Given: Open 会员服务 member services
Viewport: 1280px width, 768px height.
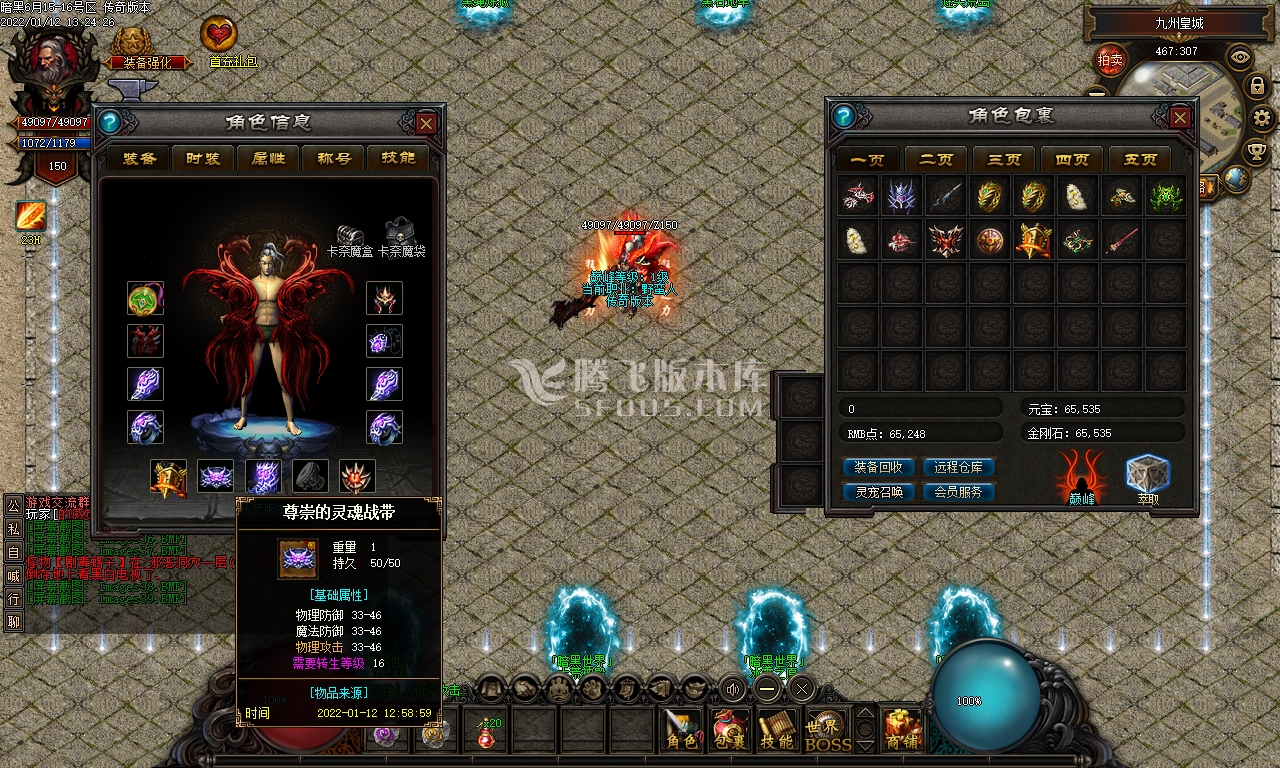Looking at the screenshot, I should (958, 492).
